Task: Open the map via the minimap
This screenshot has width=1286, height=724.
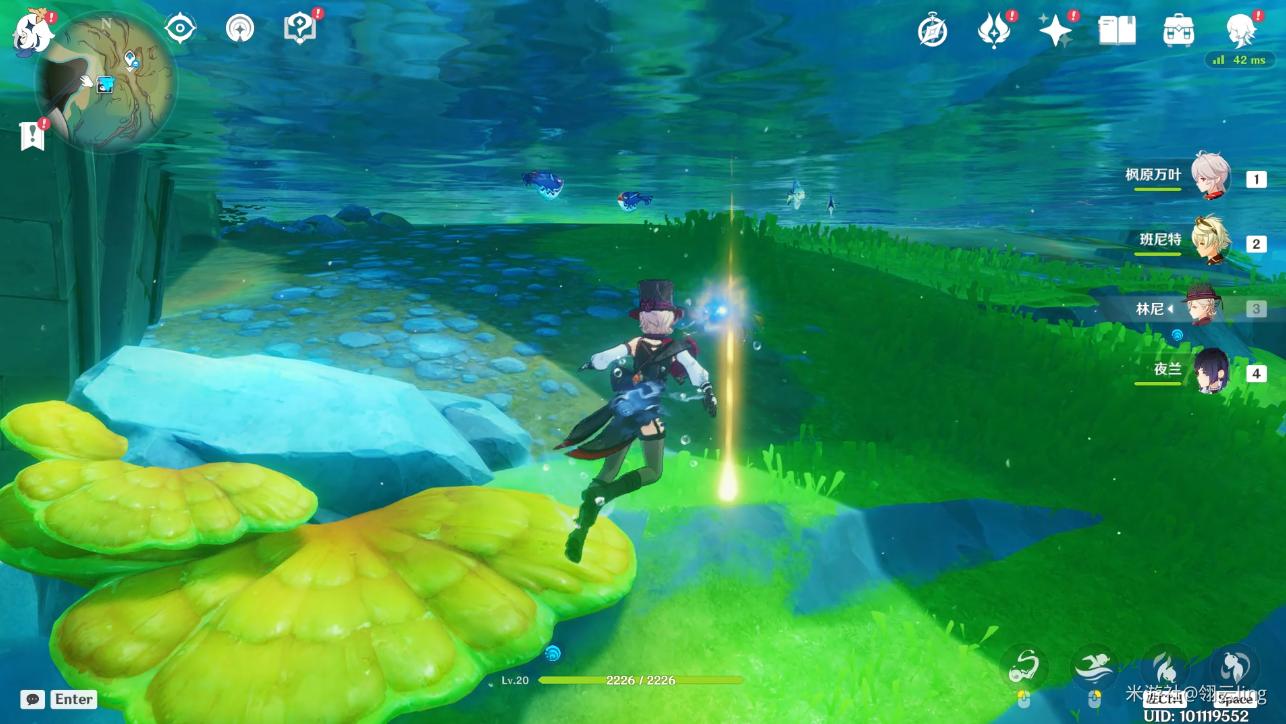Action: (106, 82)
